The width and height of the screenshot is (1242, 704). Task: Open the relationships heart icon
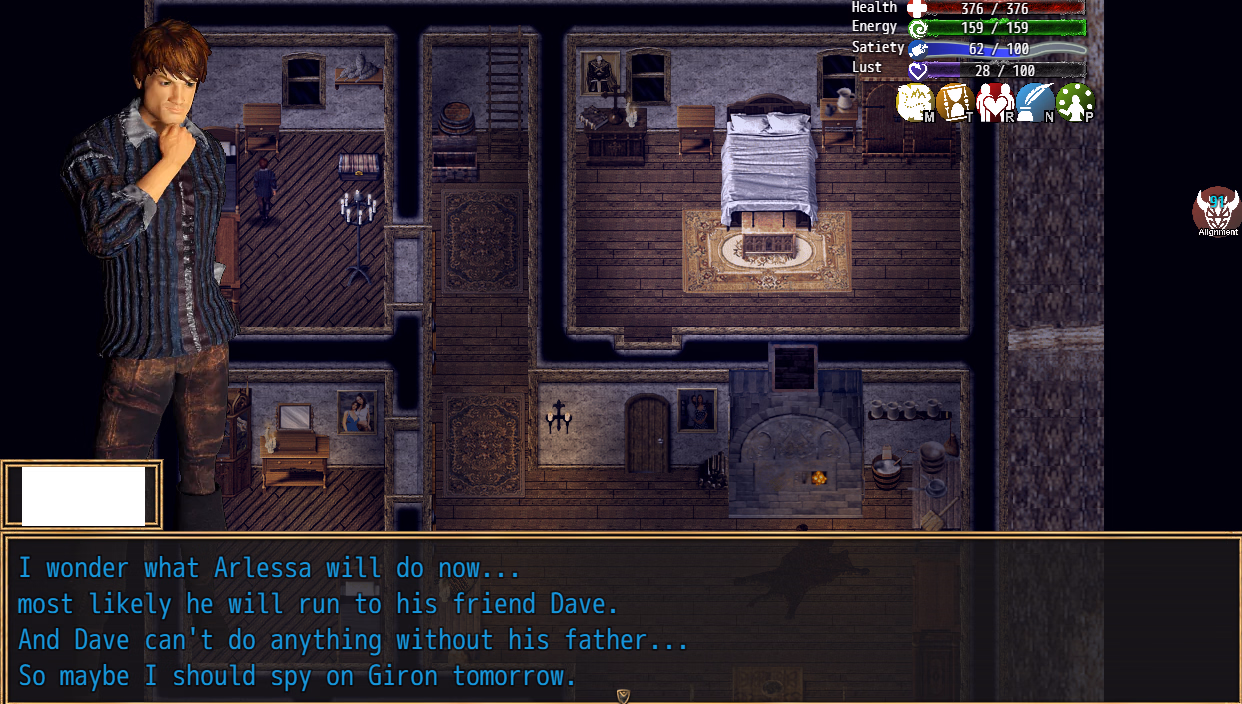995,102
